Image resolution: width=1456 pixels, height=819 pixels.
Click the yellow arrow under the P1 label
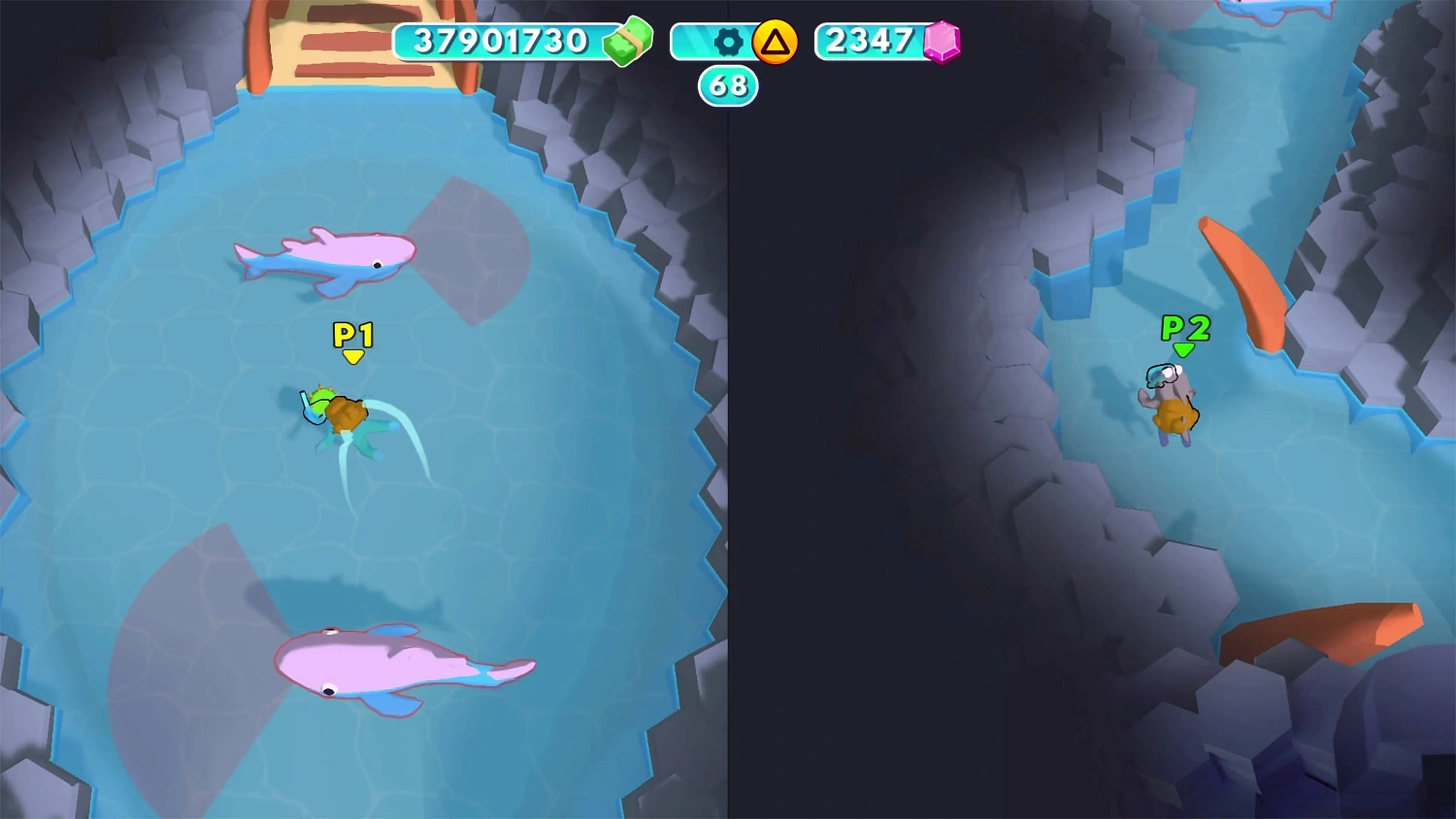point(352,354)
